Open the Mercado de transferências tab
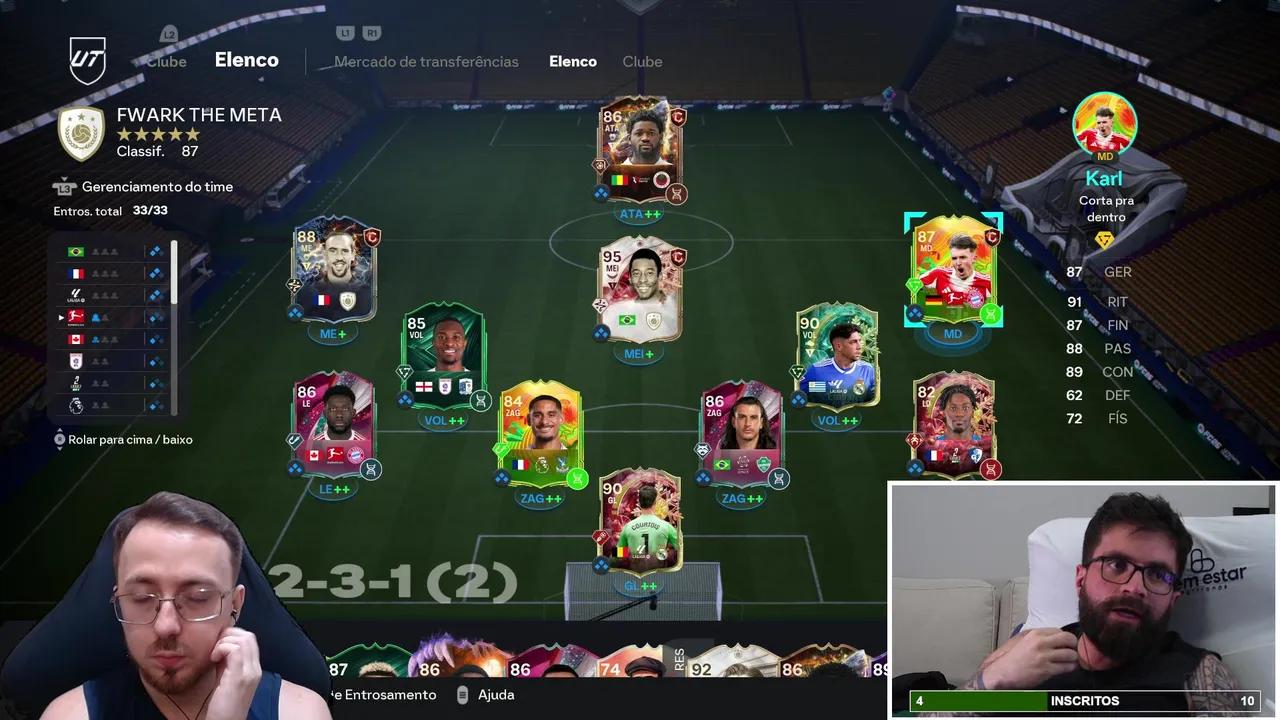This screenshot has width=1280, height=720. [424, 61]
